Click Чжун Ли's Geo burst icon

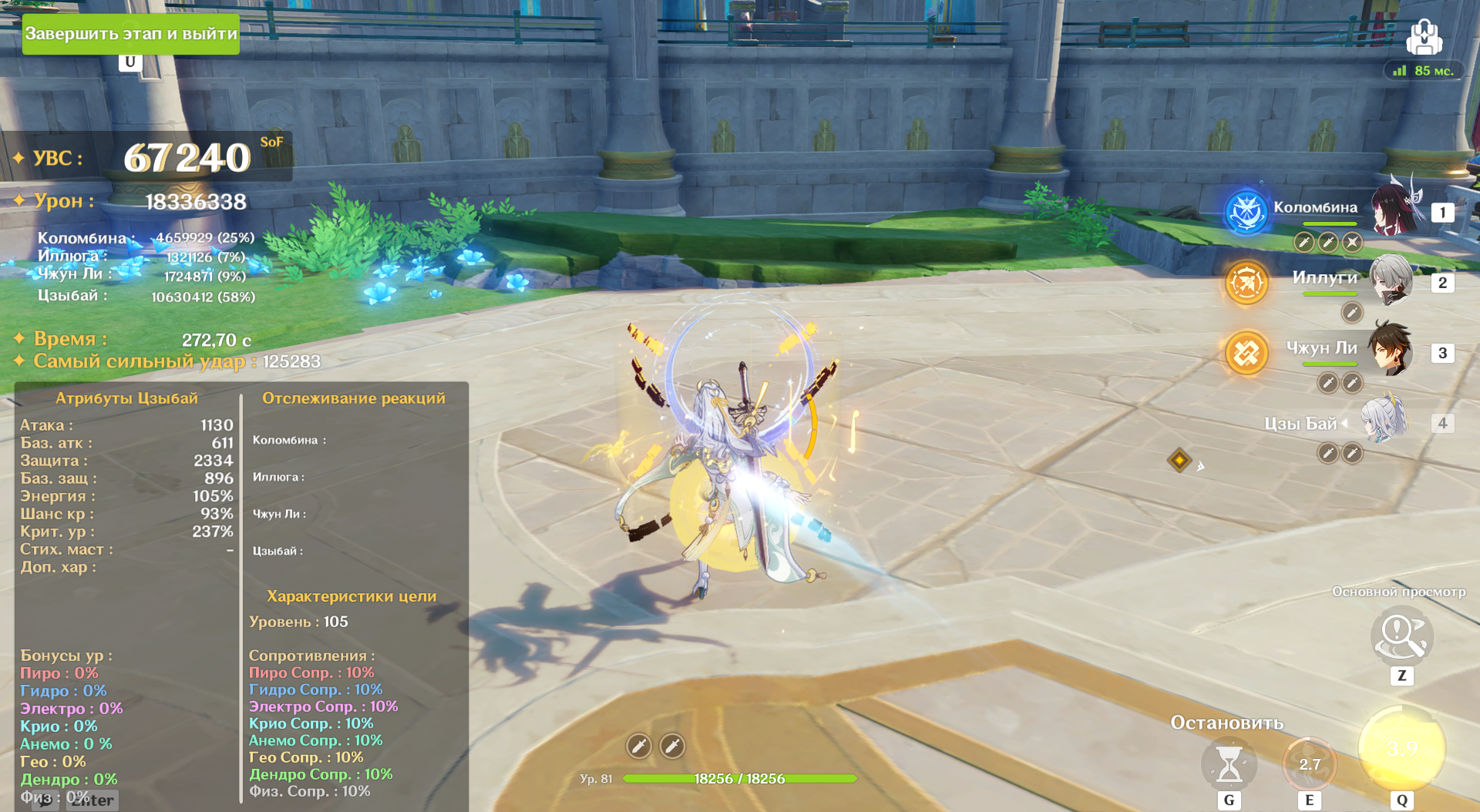pos(1246,354)
